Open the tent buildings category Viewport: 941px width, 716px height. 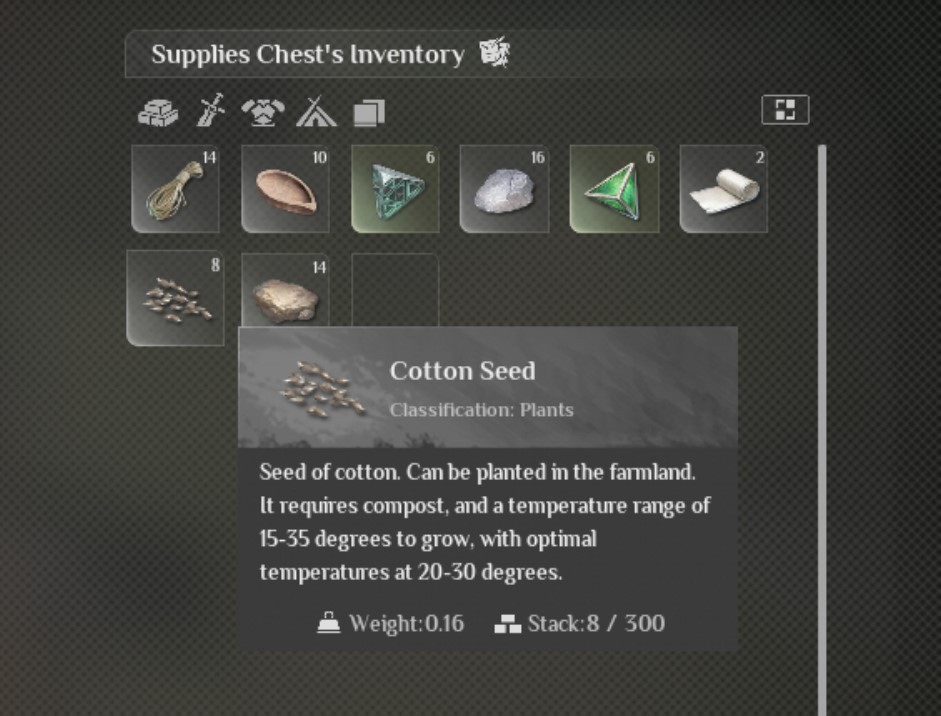click(316, 112)
